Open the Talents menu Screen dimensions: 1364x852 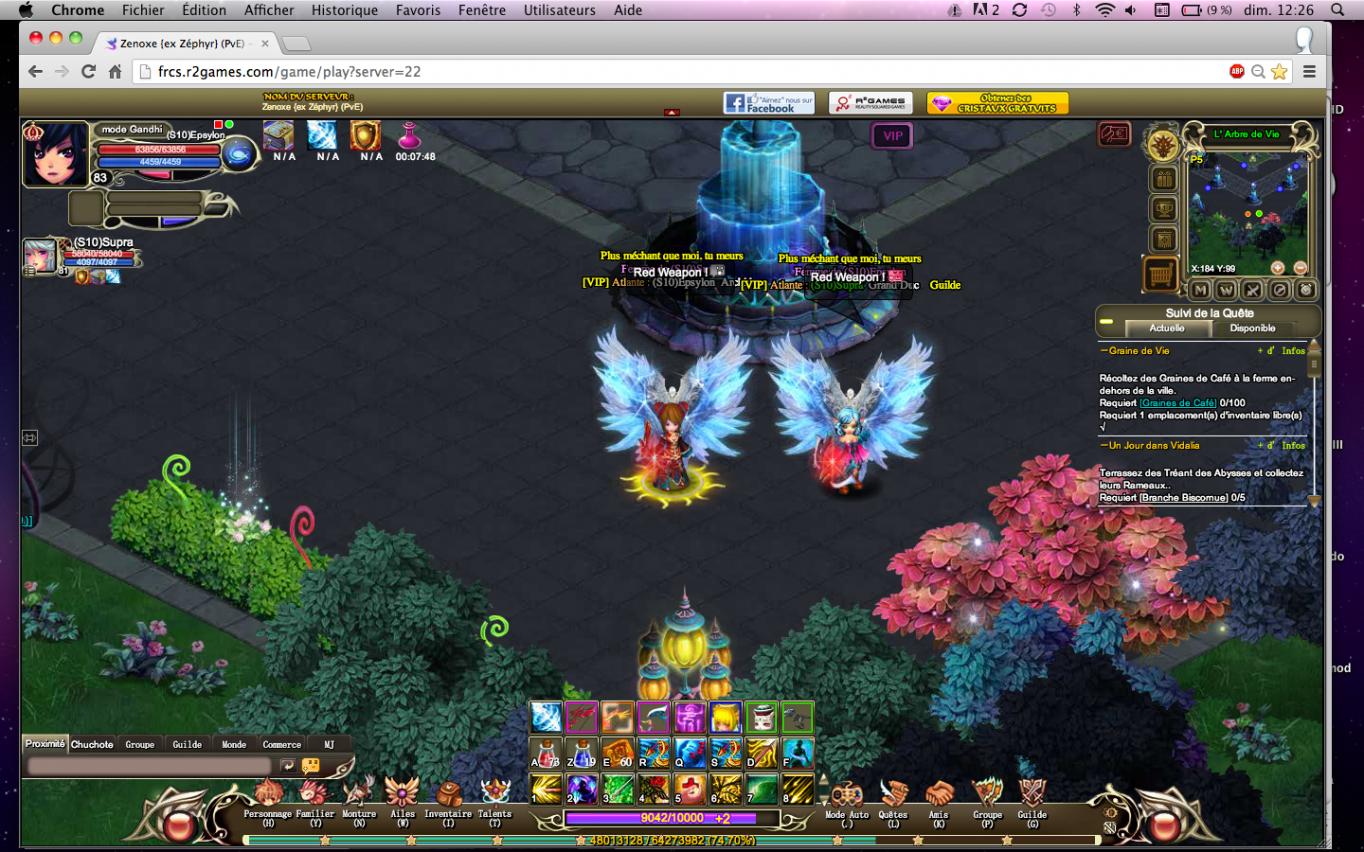pyautogui.click(x=495, y=796)
